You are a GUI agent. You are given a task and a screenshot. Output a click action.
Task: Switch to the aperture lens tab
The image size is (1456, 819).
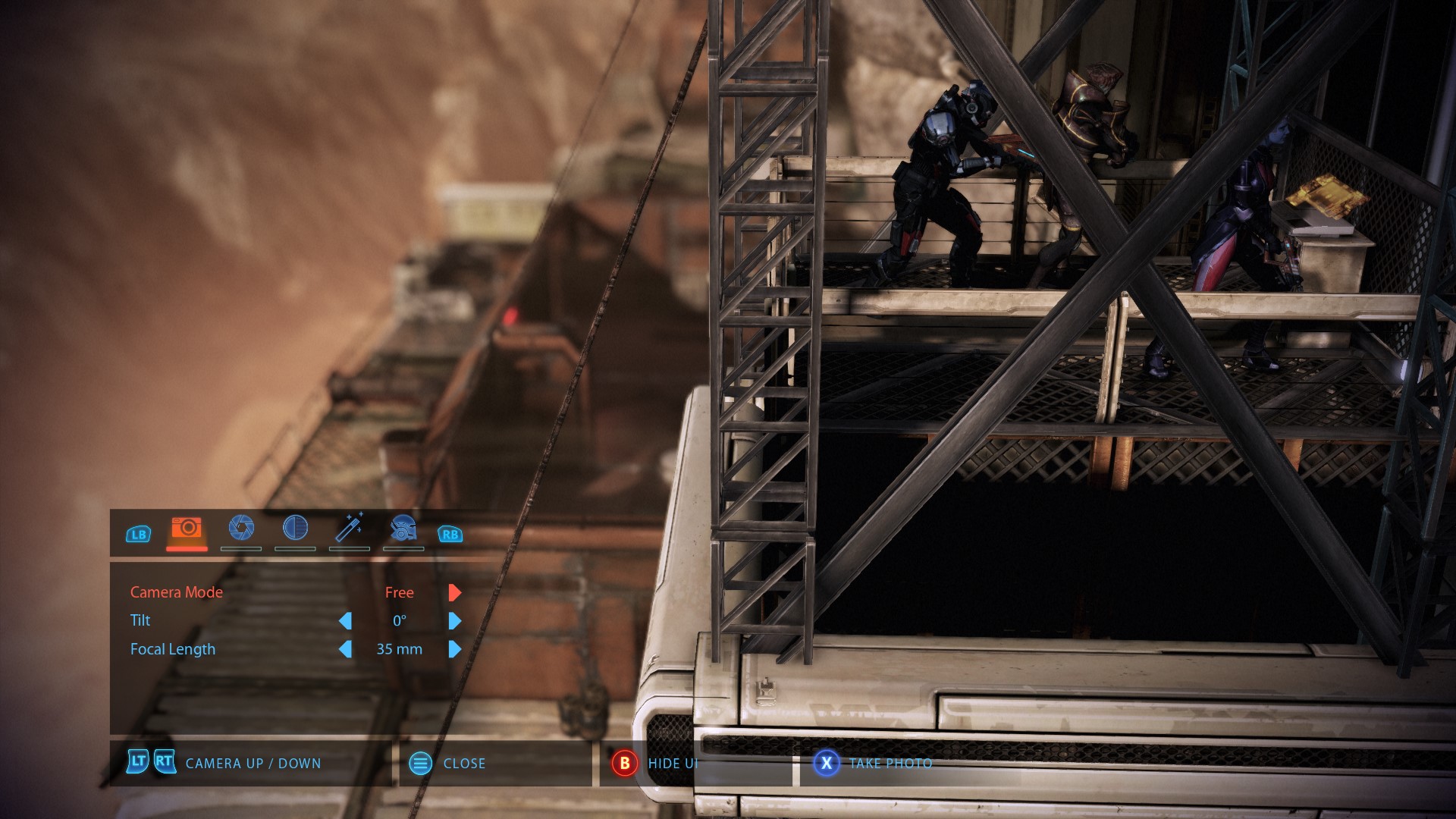tap(241, 529)
